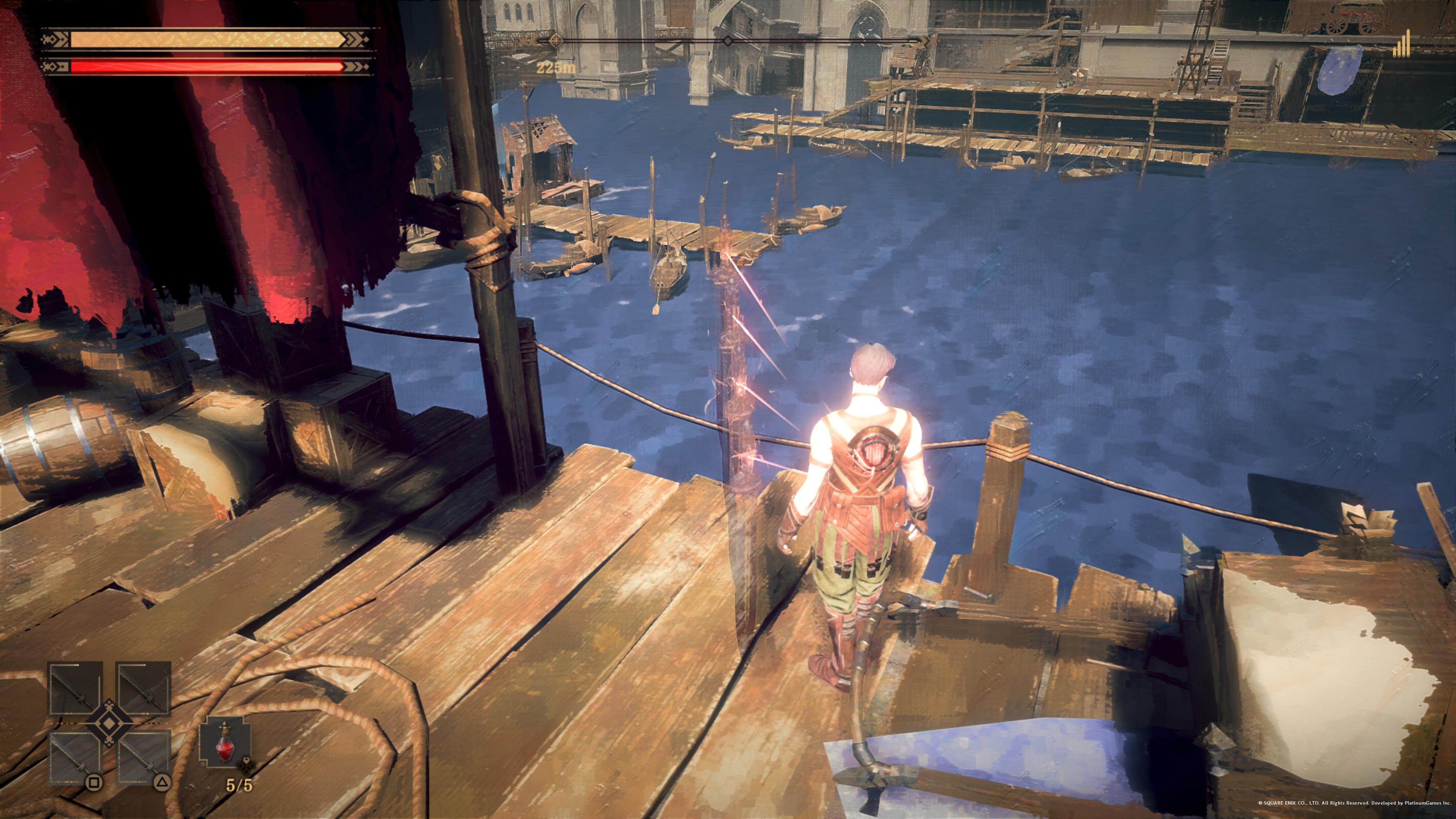Check the connection signal strength icon
The height and width of the screenshot is (819, 1456).
(x=1402, y=45)
